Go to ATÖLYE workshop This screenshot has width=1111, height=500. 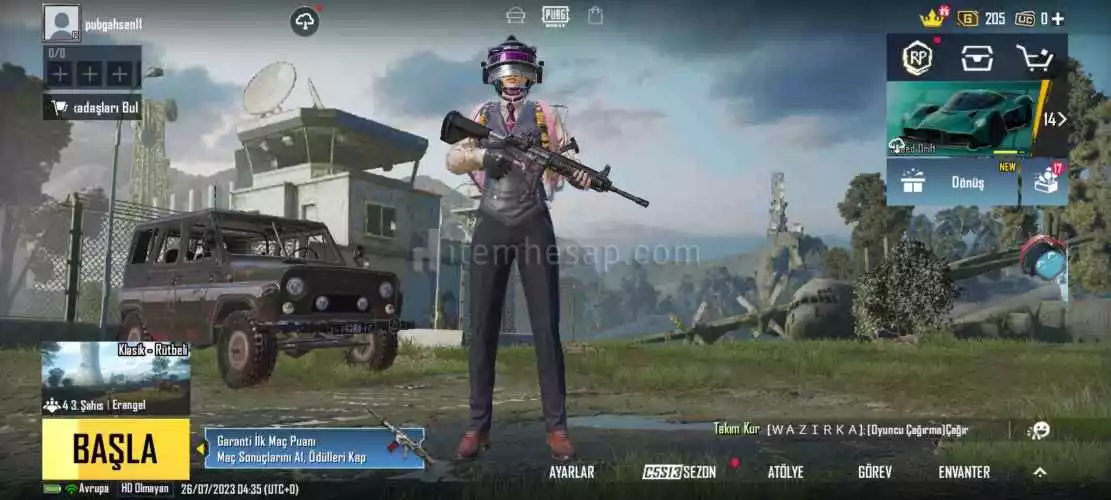point(785,472)
